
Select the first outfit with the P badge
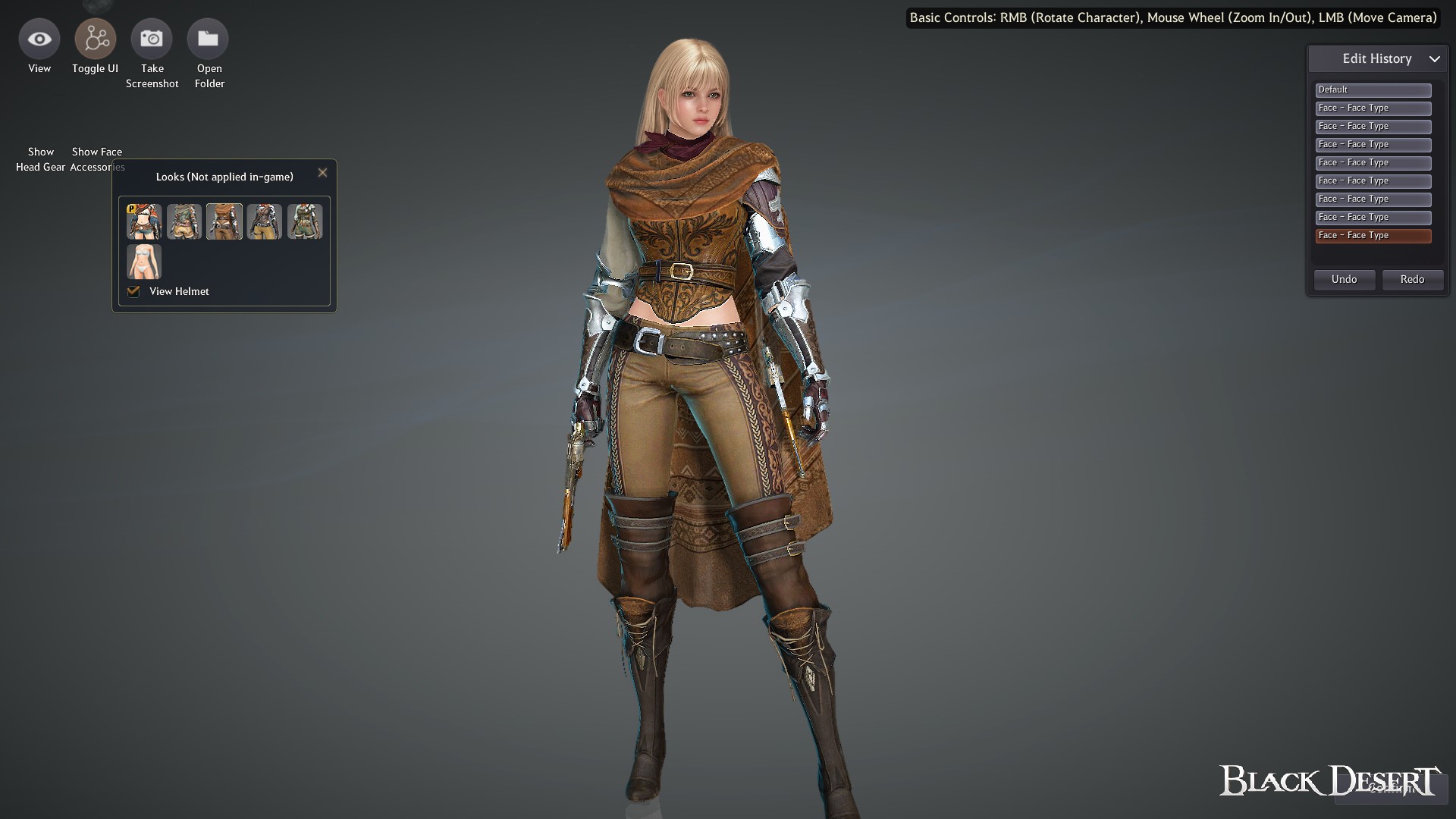click(143, 221)
